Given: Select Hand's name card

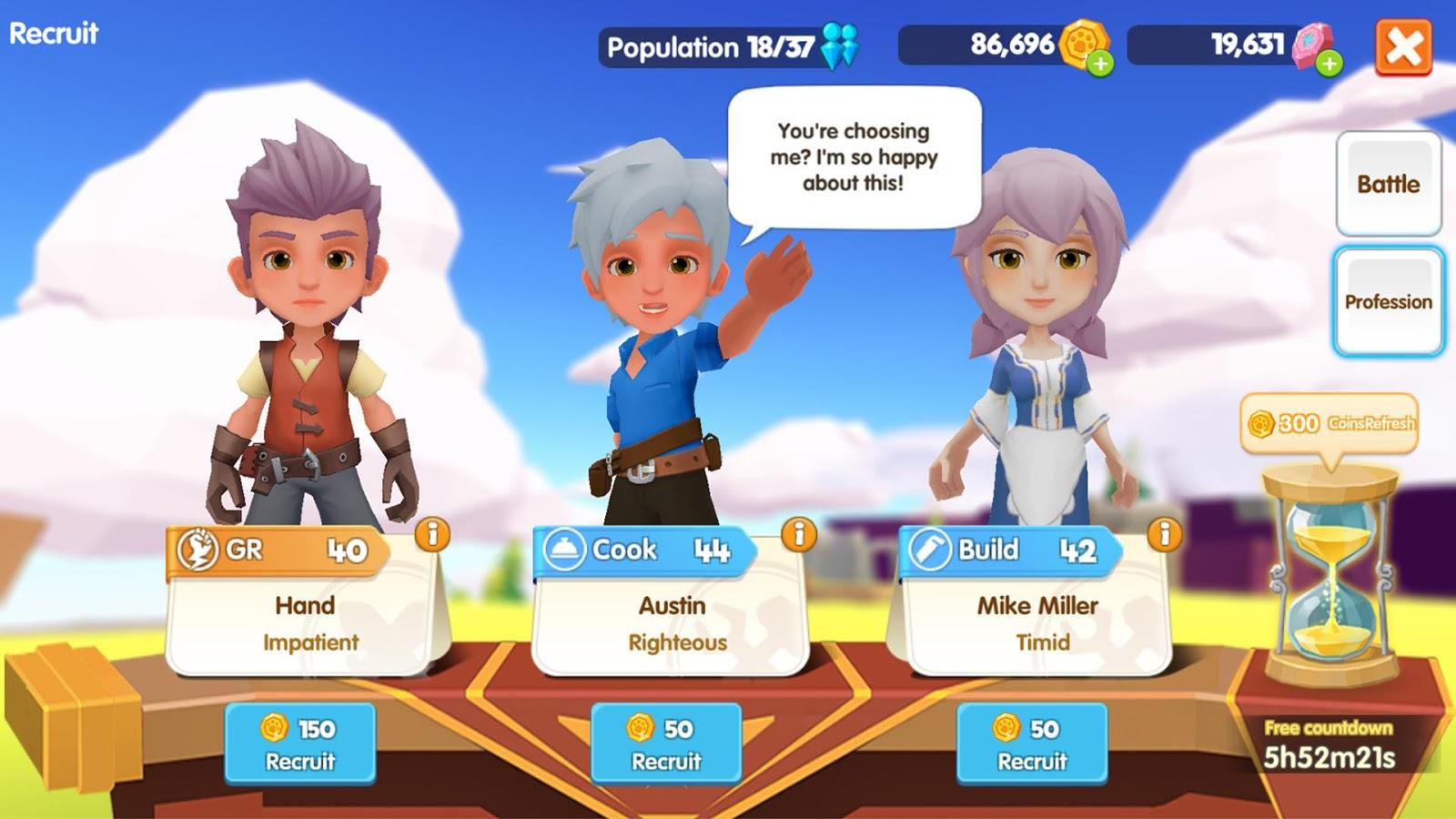Looking at the screenshot, I should (306, 624).
